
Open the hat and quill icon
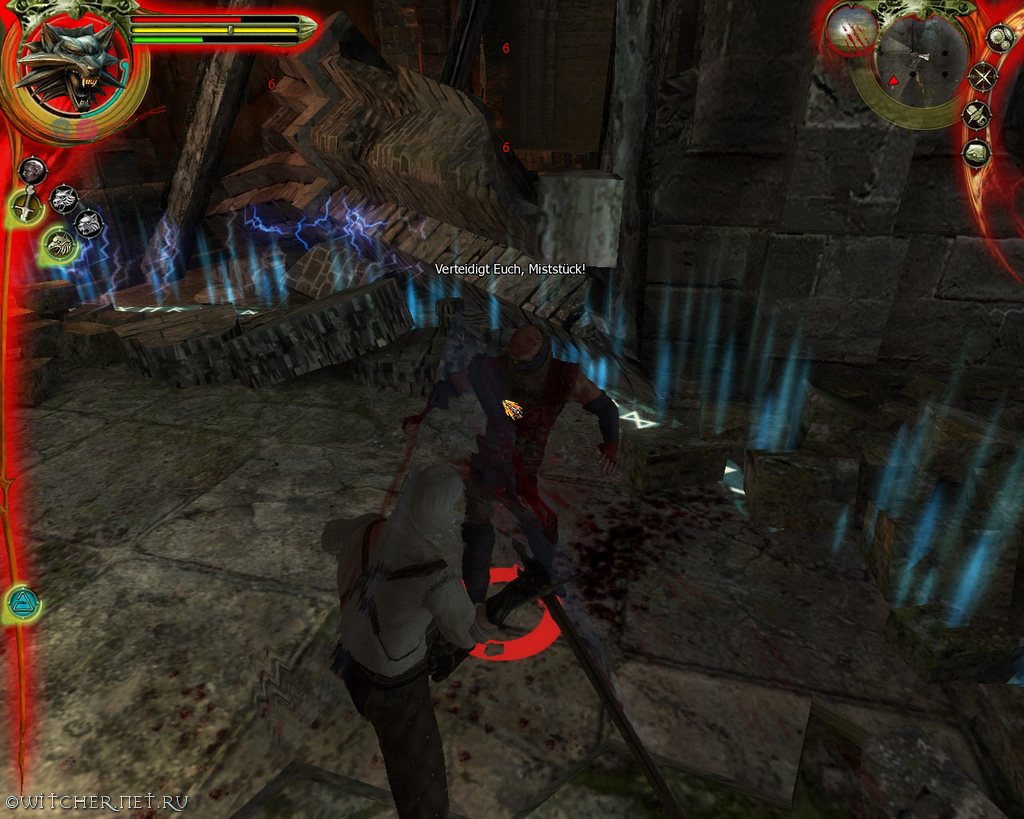pyautogui.click(x=976, y=115)
